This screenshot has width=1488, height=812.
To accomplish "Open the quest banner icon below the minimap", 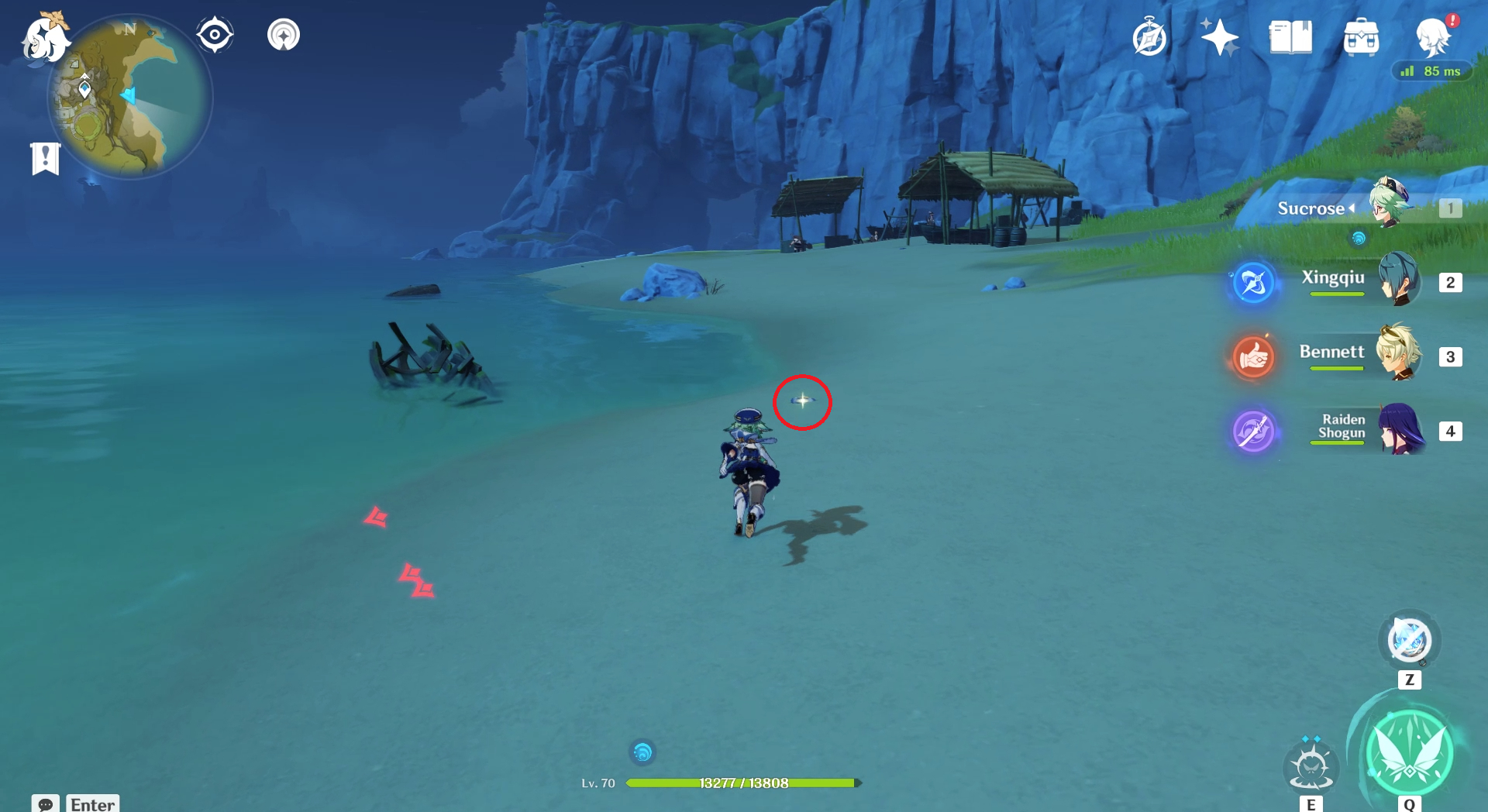I will [x=46, y=155].
